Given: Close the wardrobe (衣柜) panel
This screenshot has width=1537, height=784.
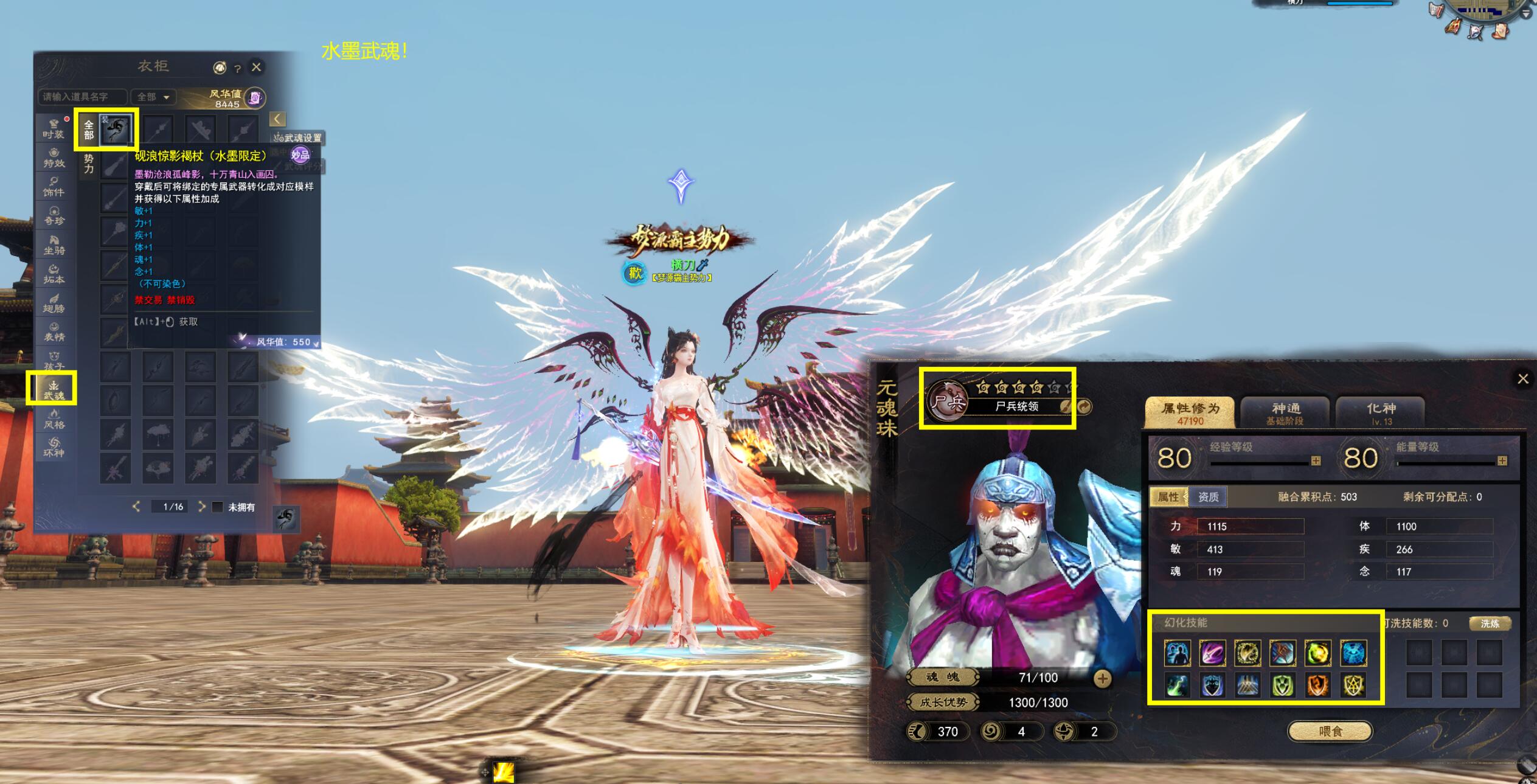Looking at the screenshot, I should pyautogui.click(x=257, y=67).
